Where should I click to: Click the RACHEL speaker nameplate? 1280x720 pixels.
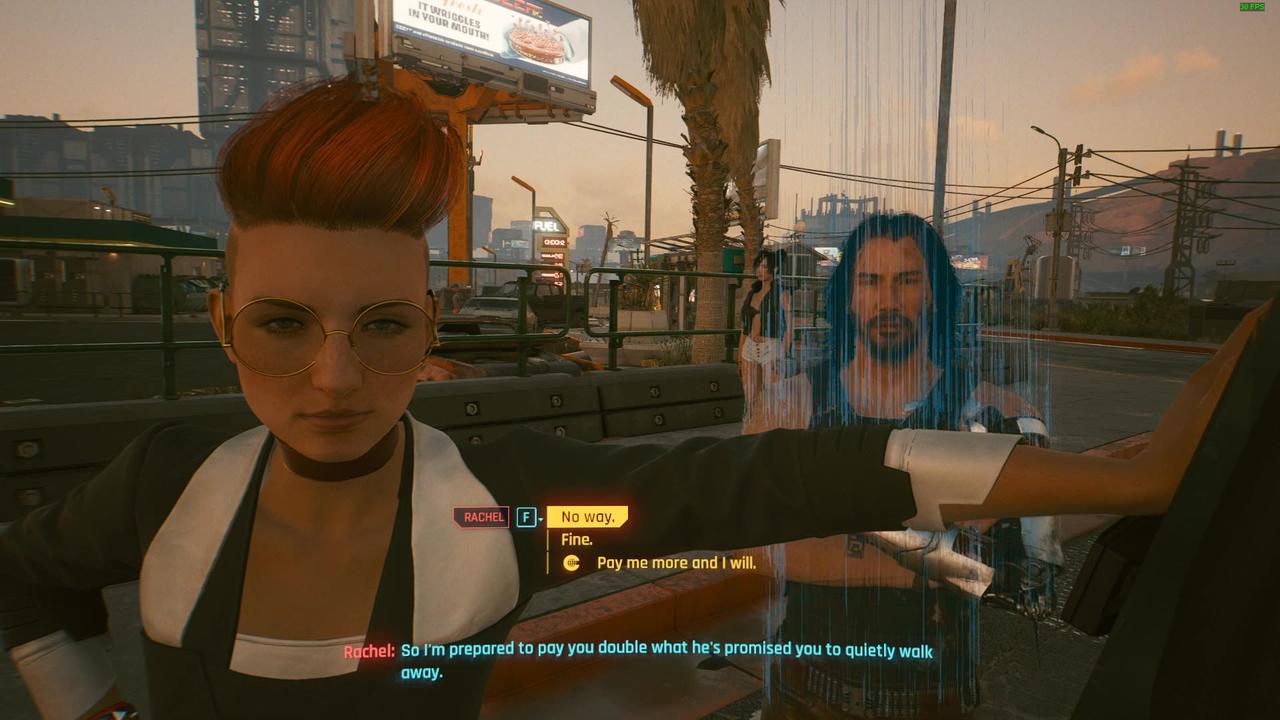pos(482,517)
